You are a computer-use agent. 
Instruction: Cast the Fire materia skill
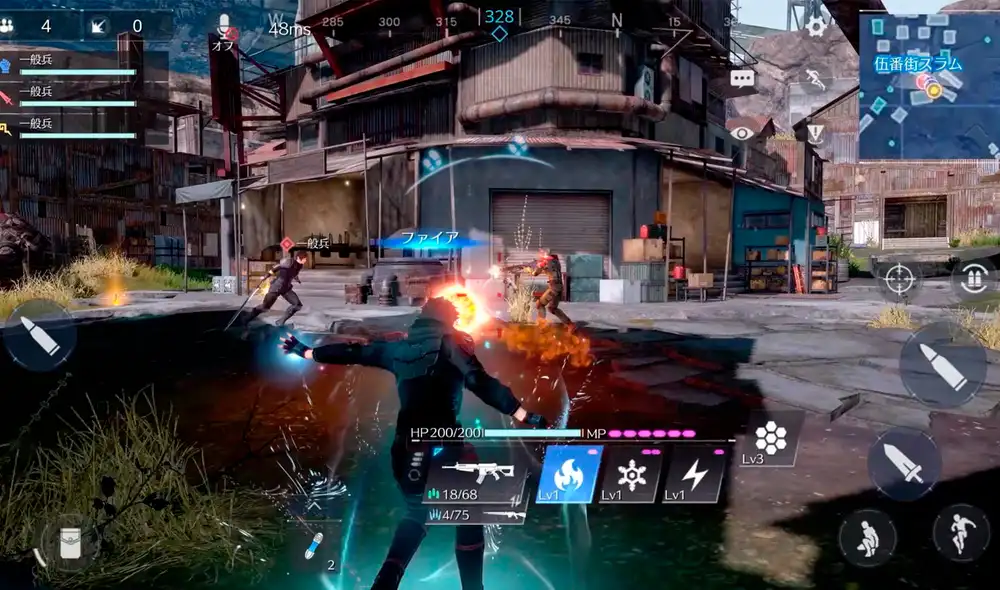tap(569, 473)
